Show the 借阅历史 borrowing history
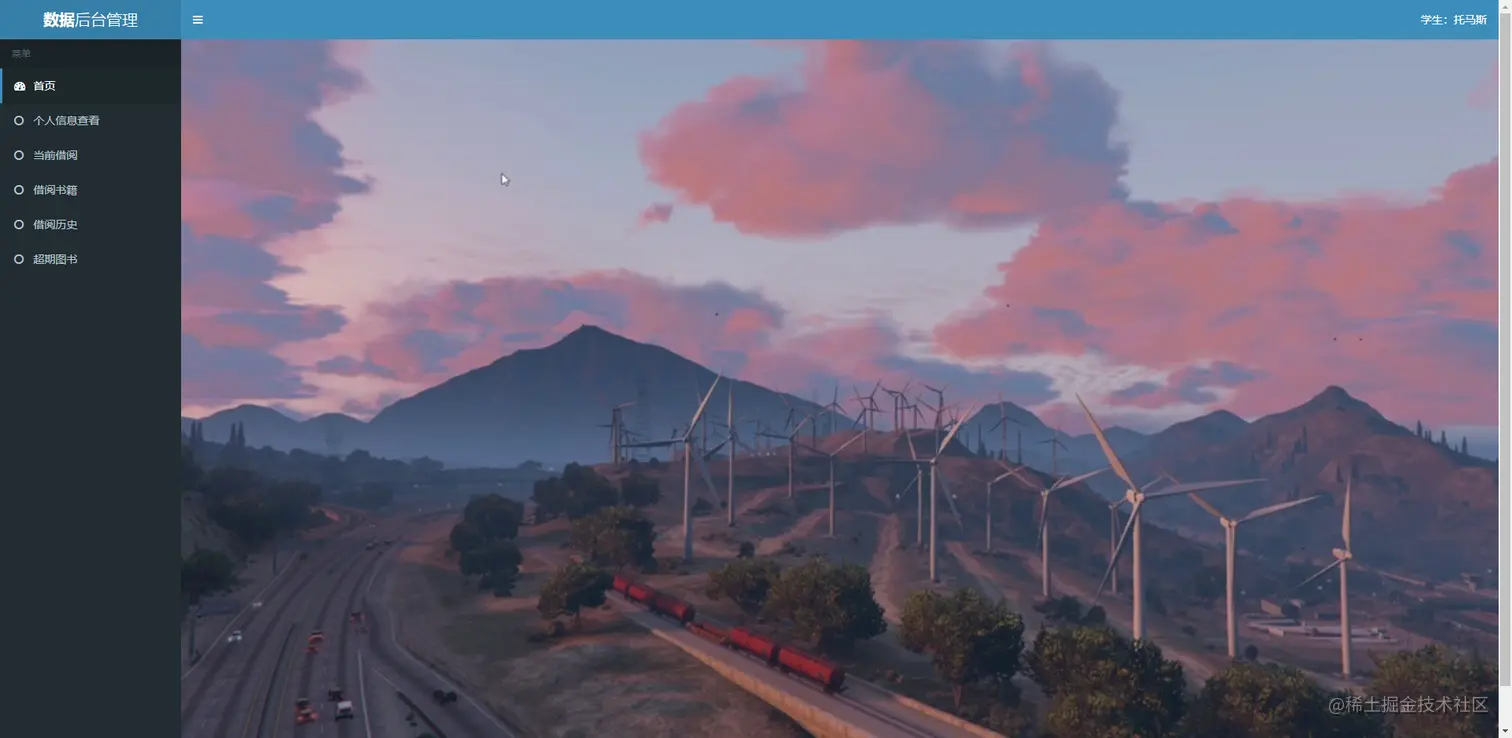The image size is (1512, 738). coord(55,225)
